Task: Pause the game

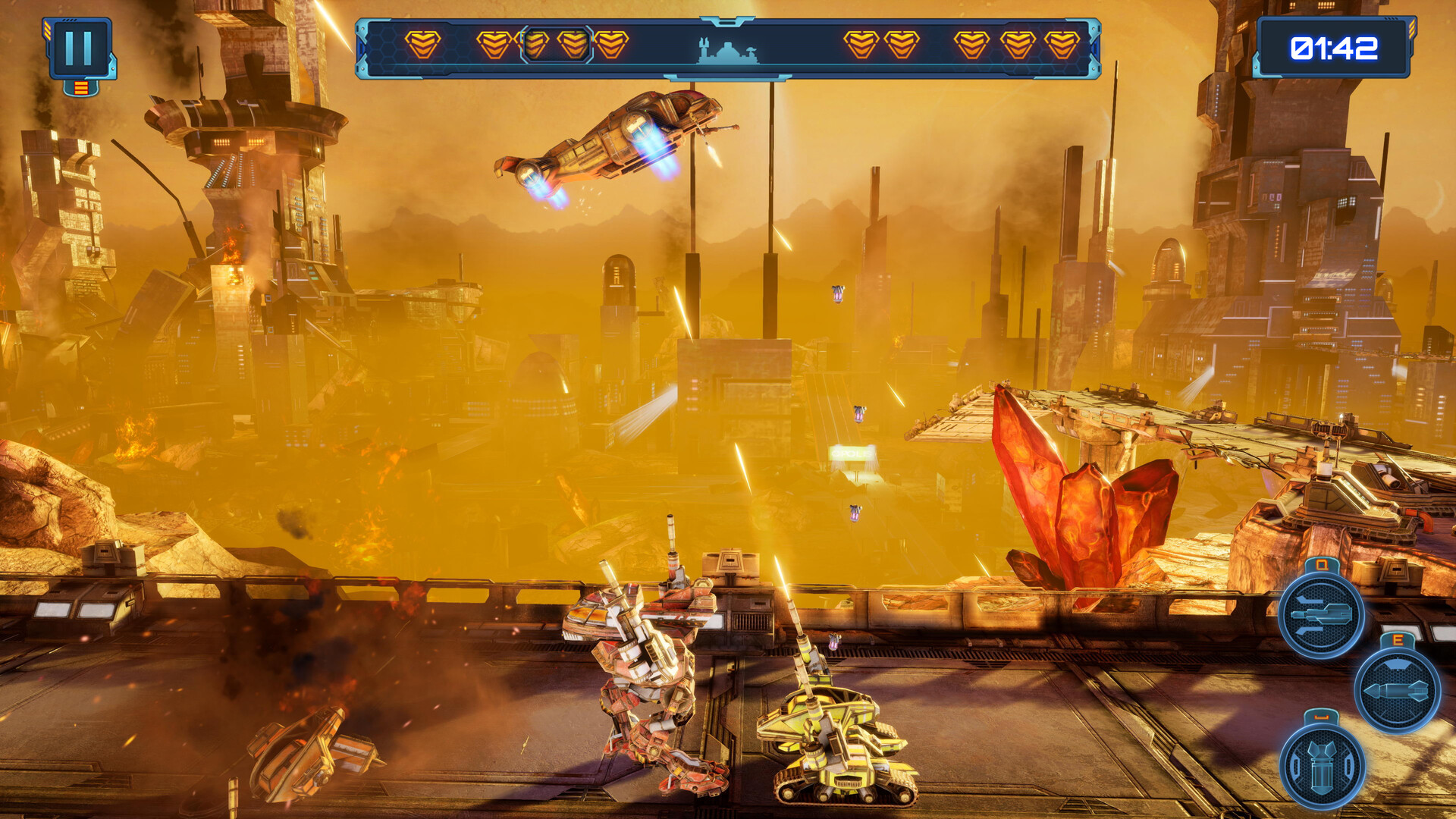Action: point(80,49)
